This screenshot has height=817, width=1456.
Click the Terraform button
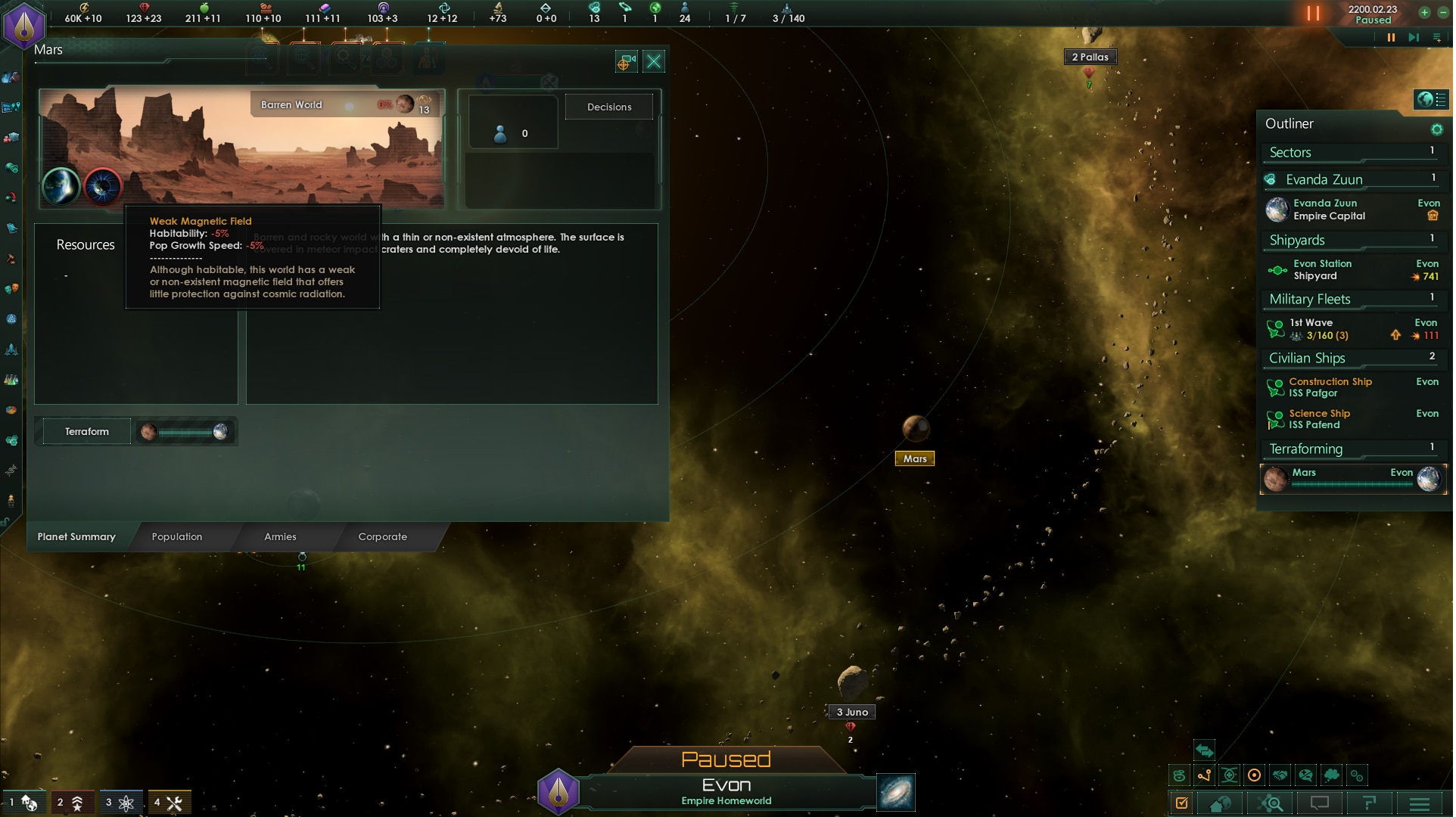pos(87,432)
